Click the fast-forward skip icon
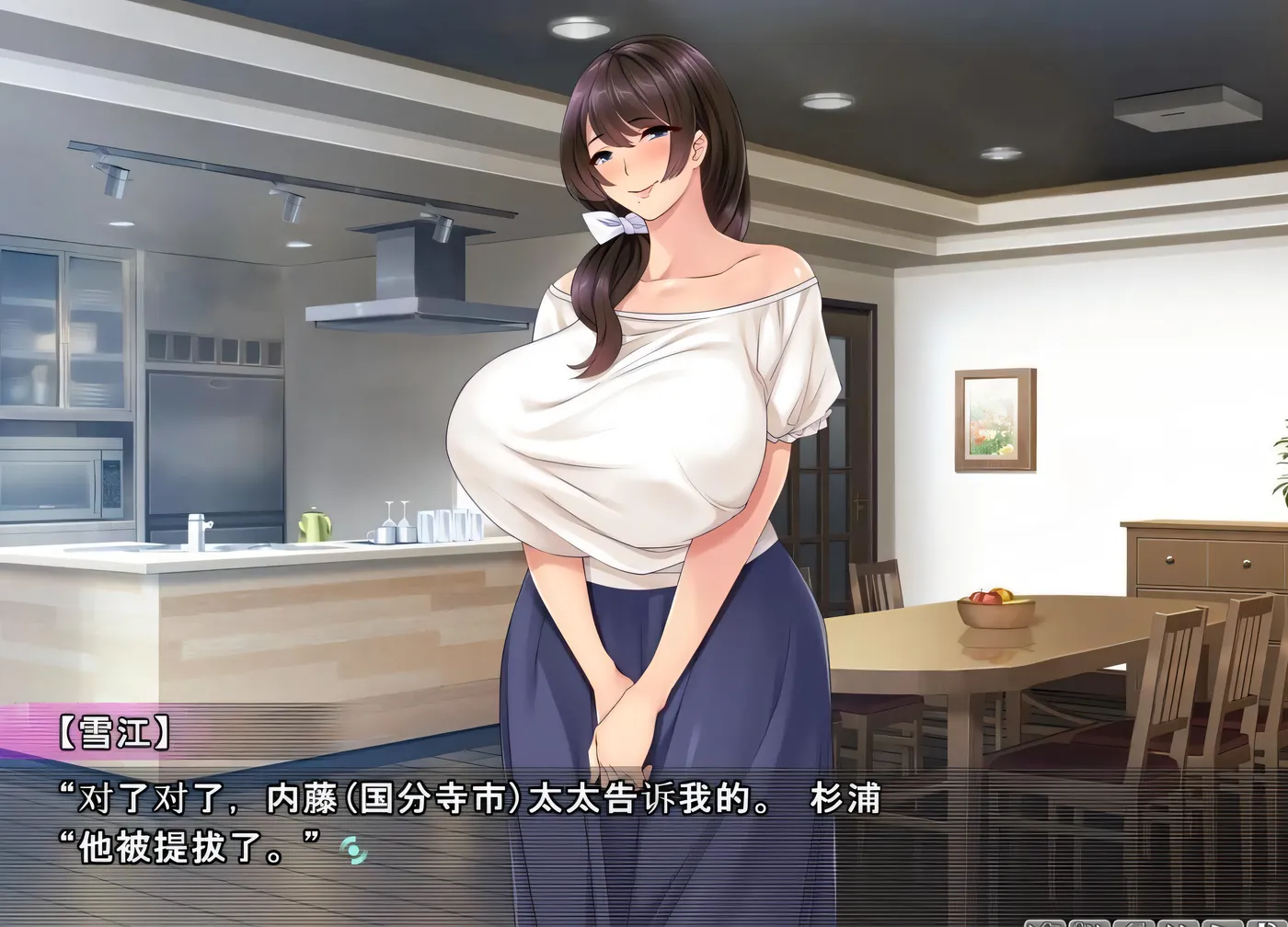The height and width of the screenshot is (927, 1288). 1180,923
